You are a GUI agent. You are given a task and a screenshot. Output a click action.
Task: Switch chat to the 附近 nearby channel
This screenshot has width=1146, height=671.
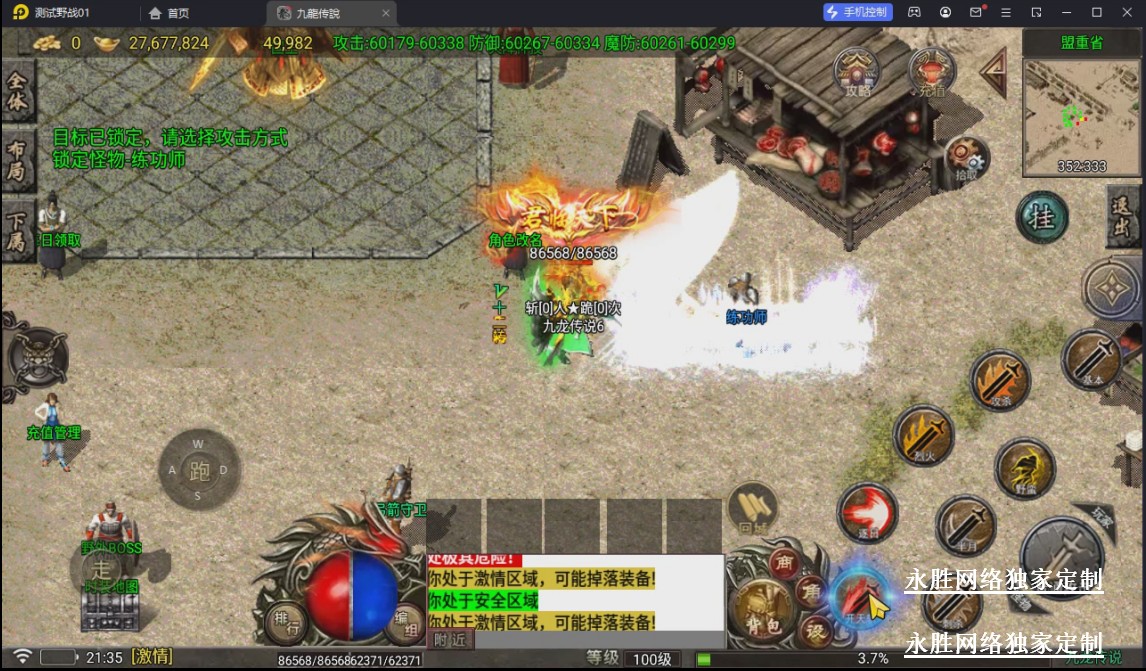coord(449,640)
